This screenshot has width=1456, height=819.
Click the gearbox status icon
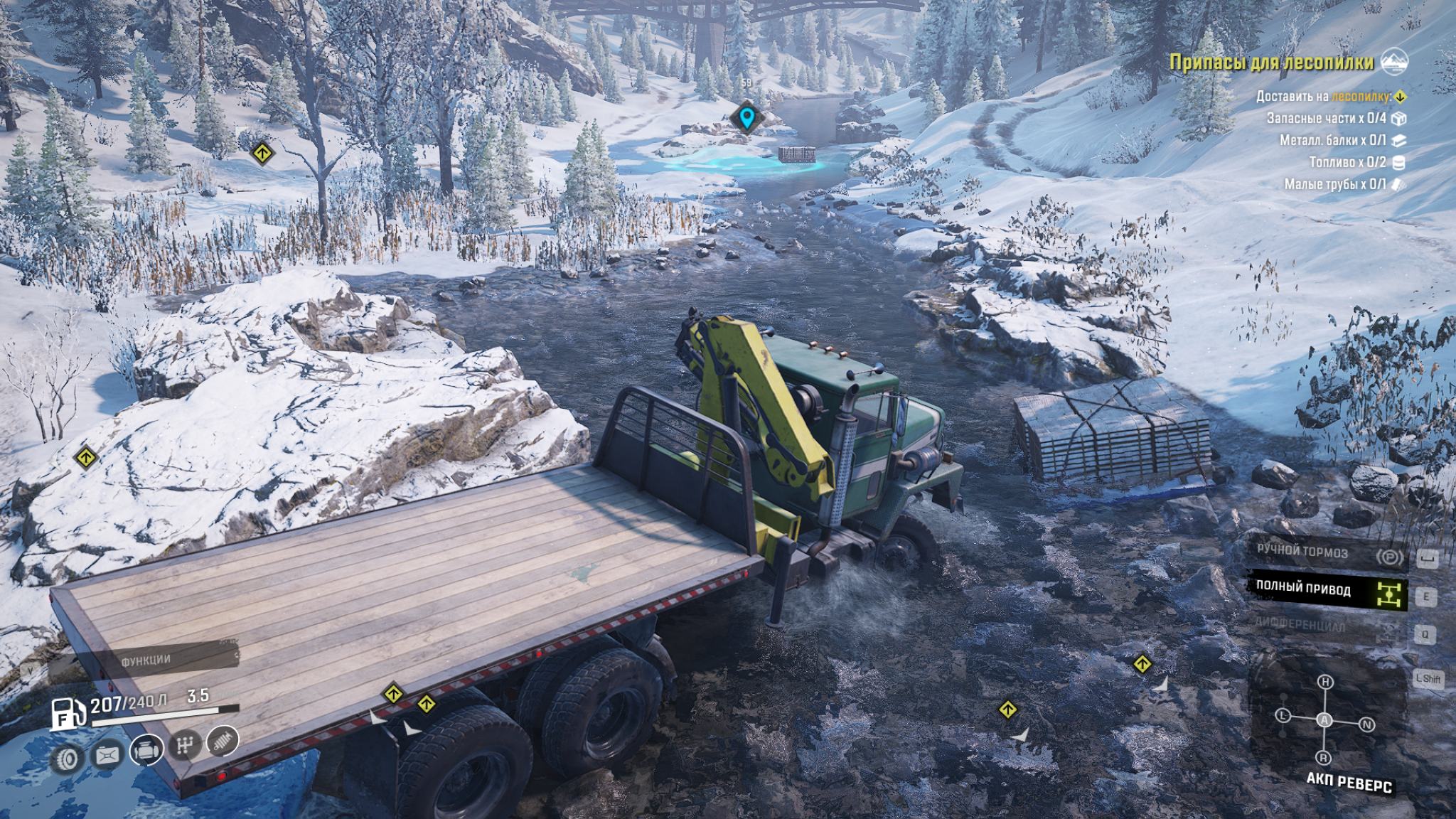pos(184,745)
